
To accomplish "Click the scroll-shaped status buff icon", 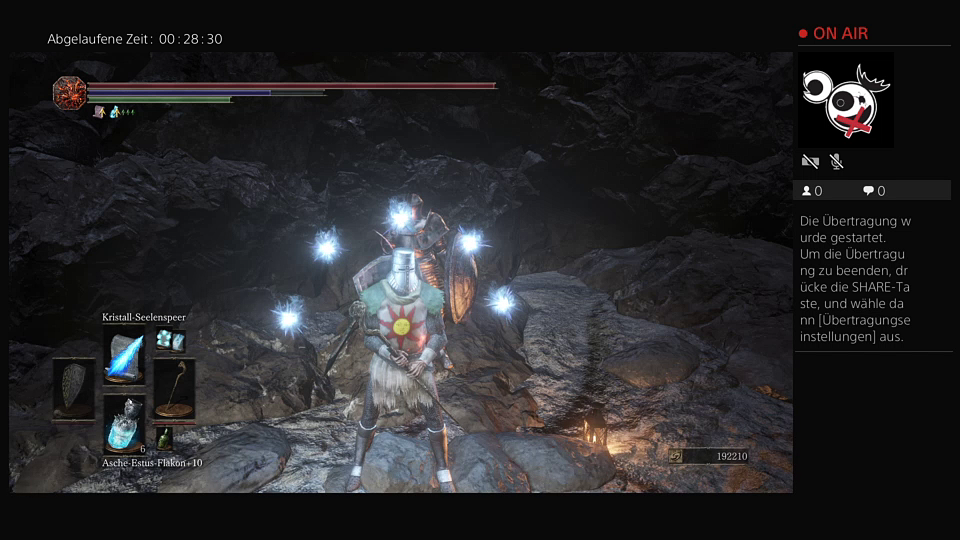I will click(99, 112).
